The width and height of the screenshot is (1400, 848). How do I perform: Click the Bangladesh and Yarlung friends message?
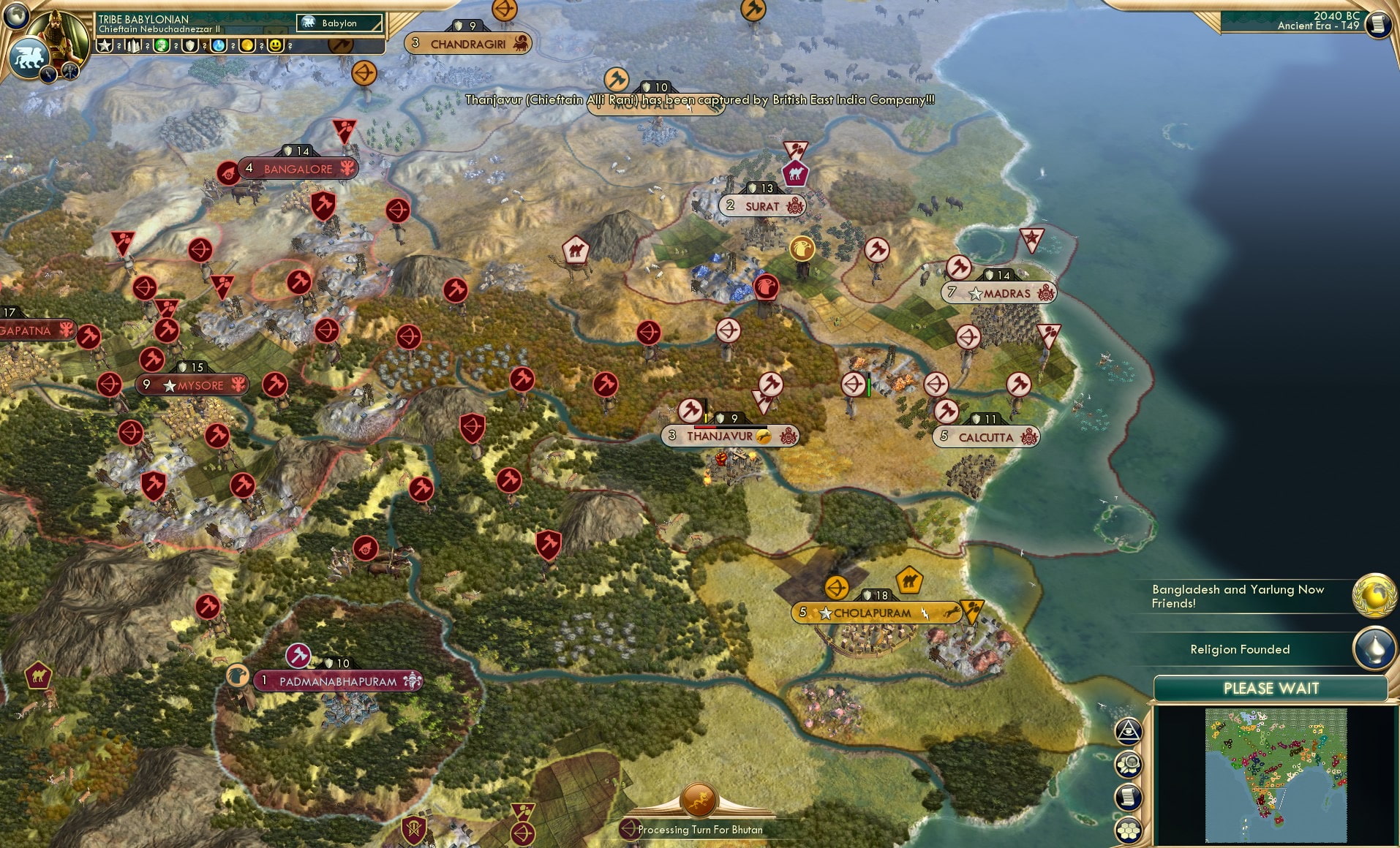point(1238,597)
